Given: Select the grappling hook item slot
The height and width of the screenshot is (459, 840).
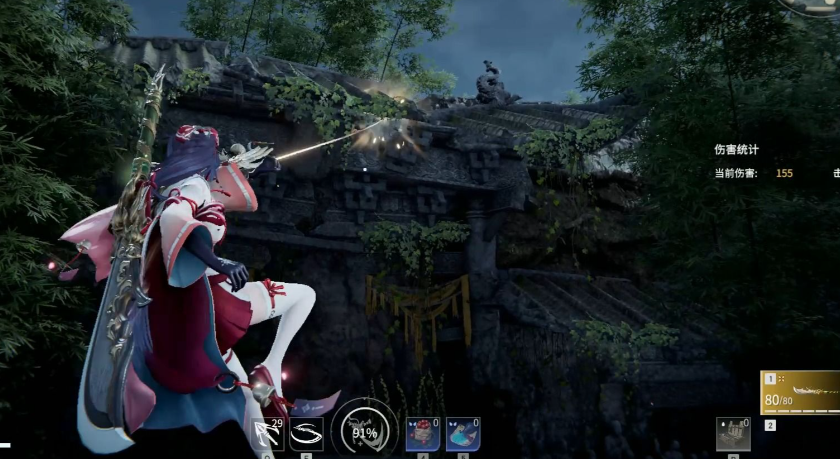Looking at the screenshot, I should [268, 434].
